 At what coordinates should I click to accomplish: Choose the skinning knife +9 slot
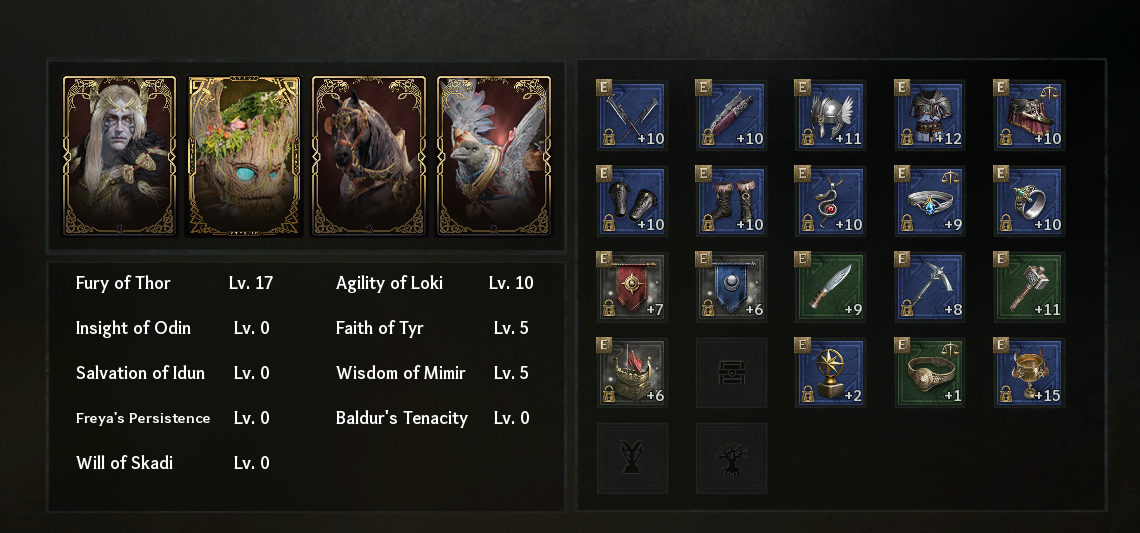[x=830, y=287]
